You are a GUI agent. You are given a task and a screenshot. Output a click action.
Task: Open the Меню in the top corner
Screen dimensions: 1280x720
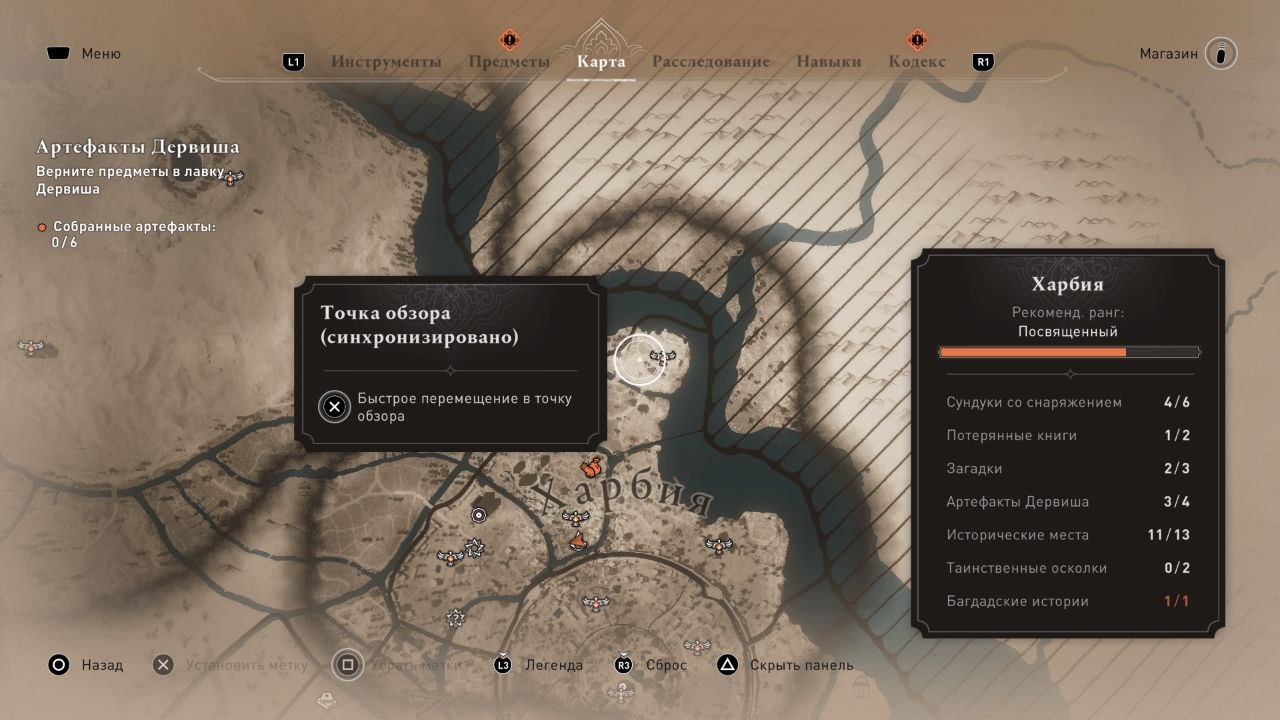[84, 54]
